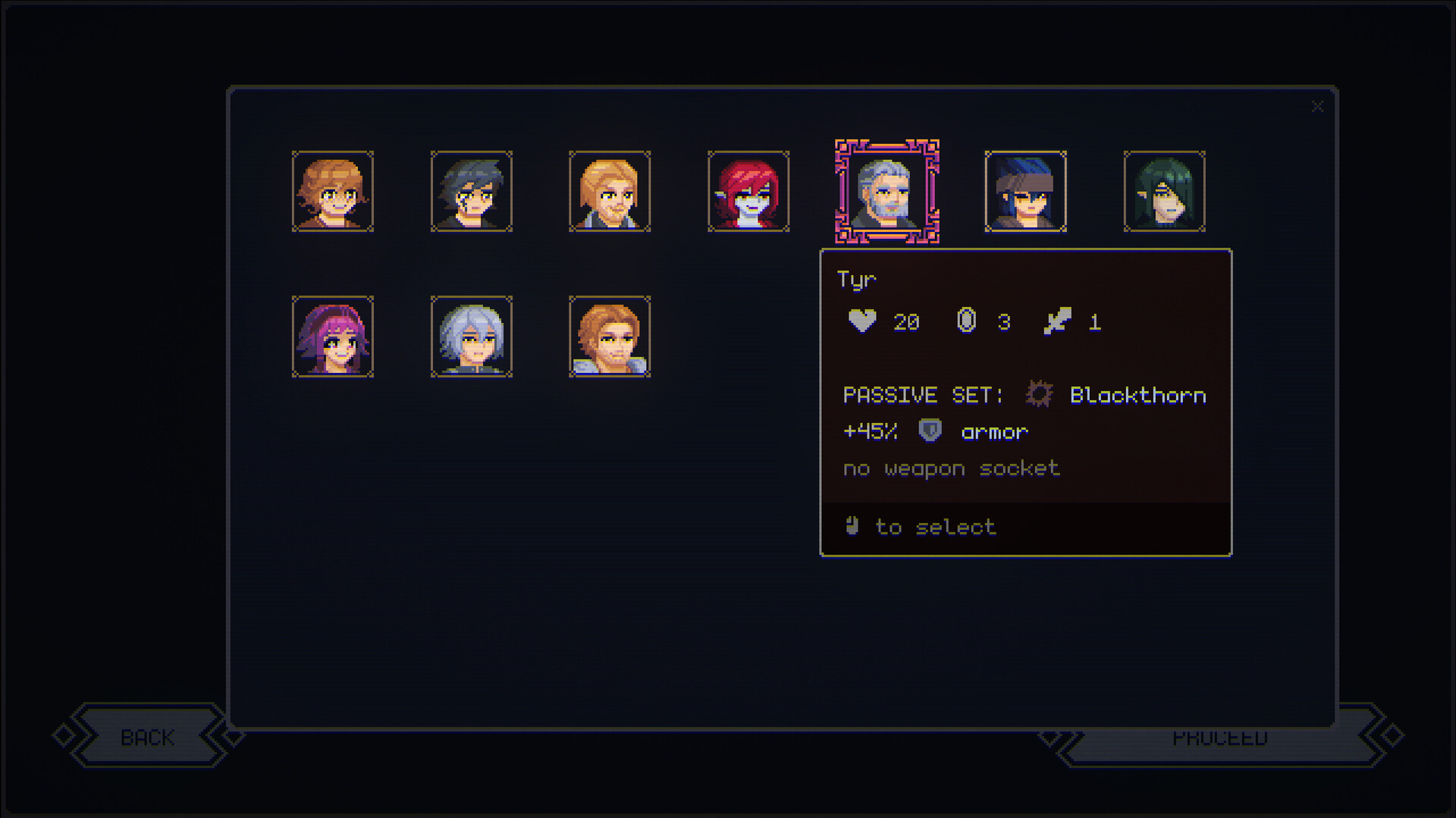Click the BACK button
The height and width of the screenshot is (818, 1456).
pyautogui.click(x=147, y=736)
